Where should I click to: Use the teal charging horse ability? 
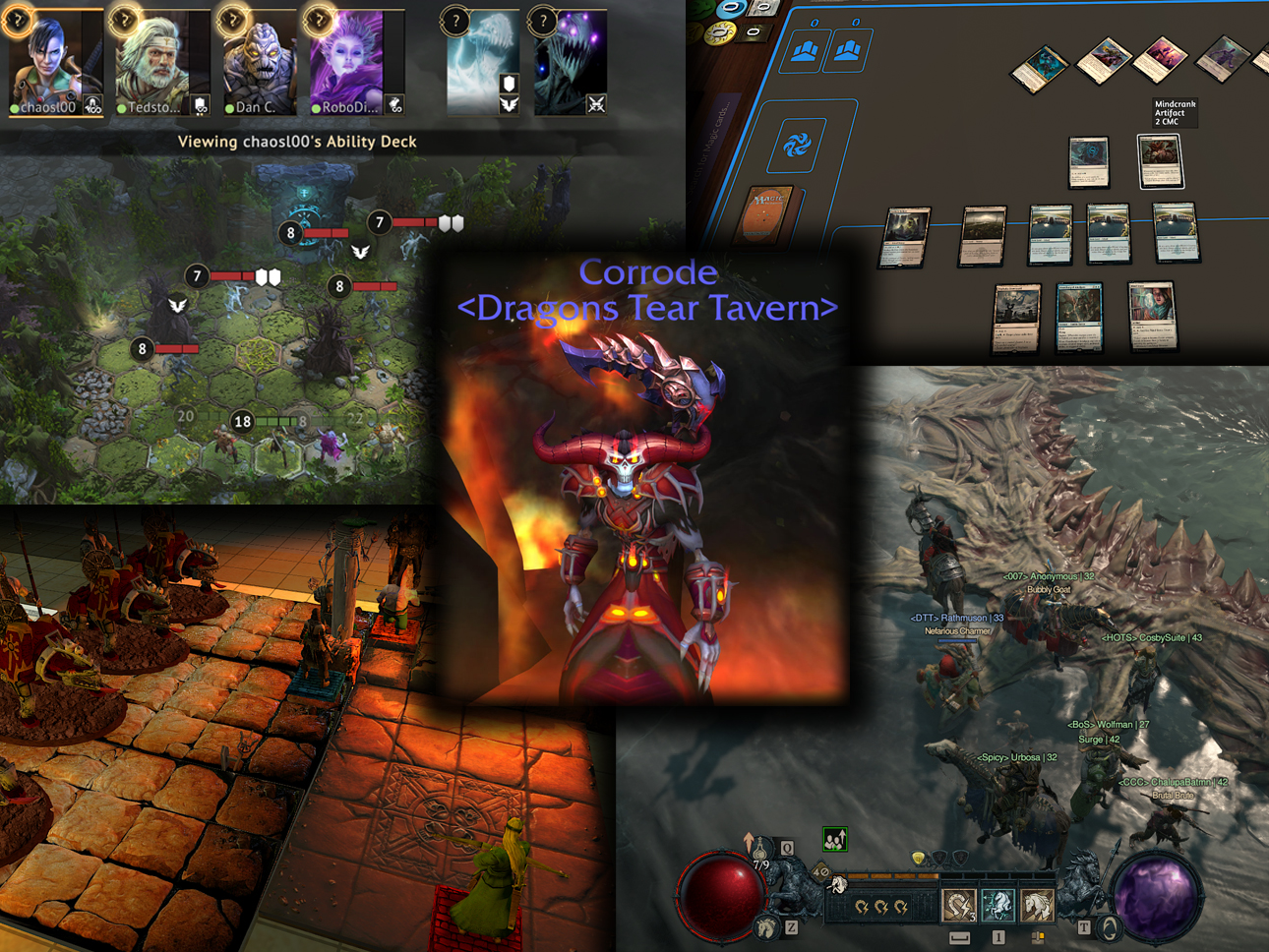click(997, 903)
